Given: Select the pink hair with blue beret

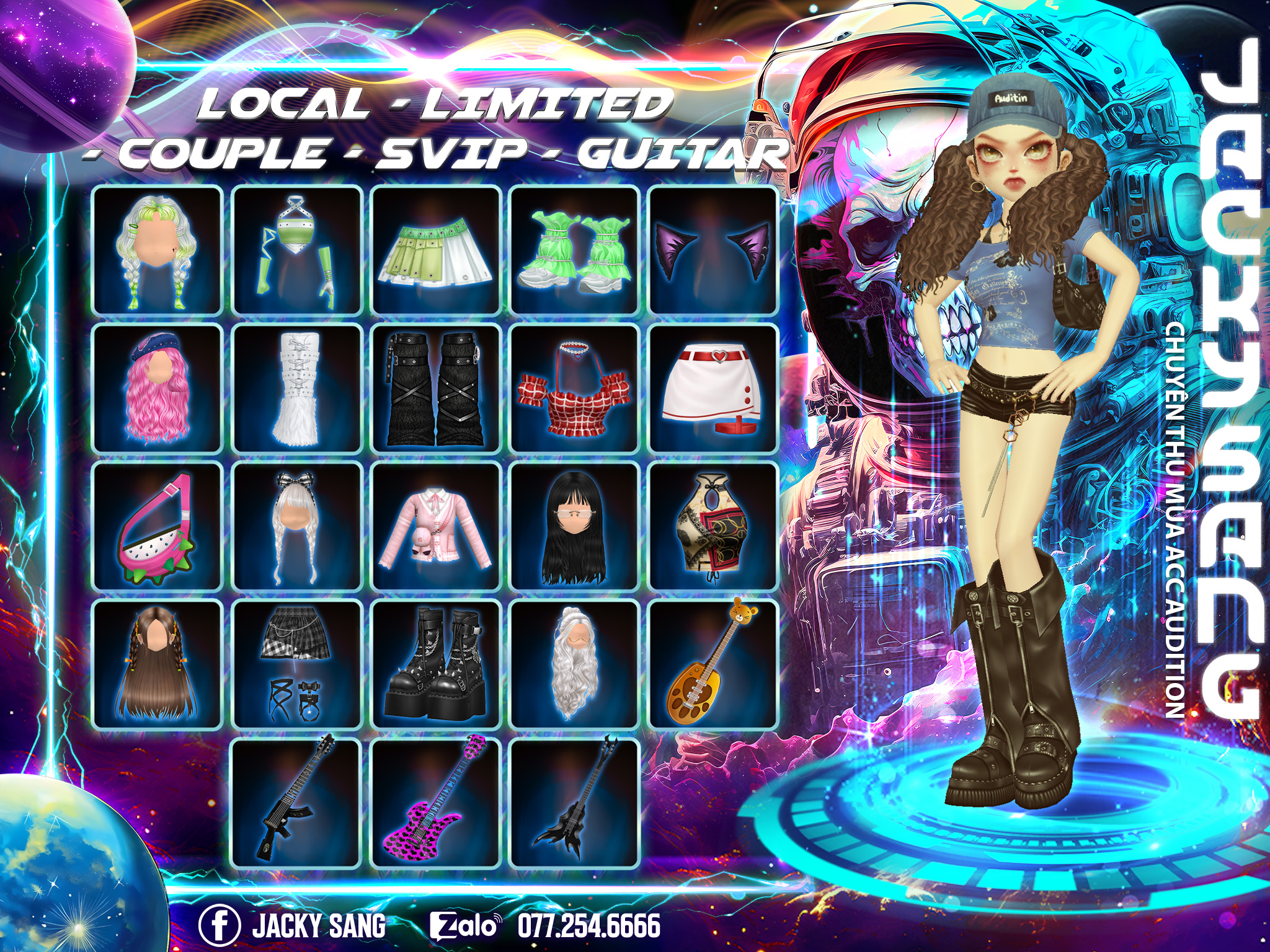Looking at the screenshot, I should [x=157, y=388].
